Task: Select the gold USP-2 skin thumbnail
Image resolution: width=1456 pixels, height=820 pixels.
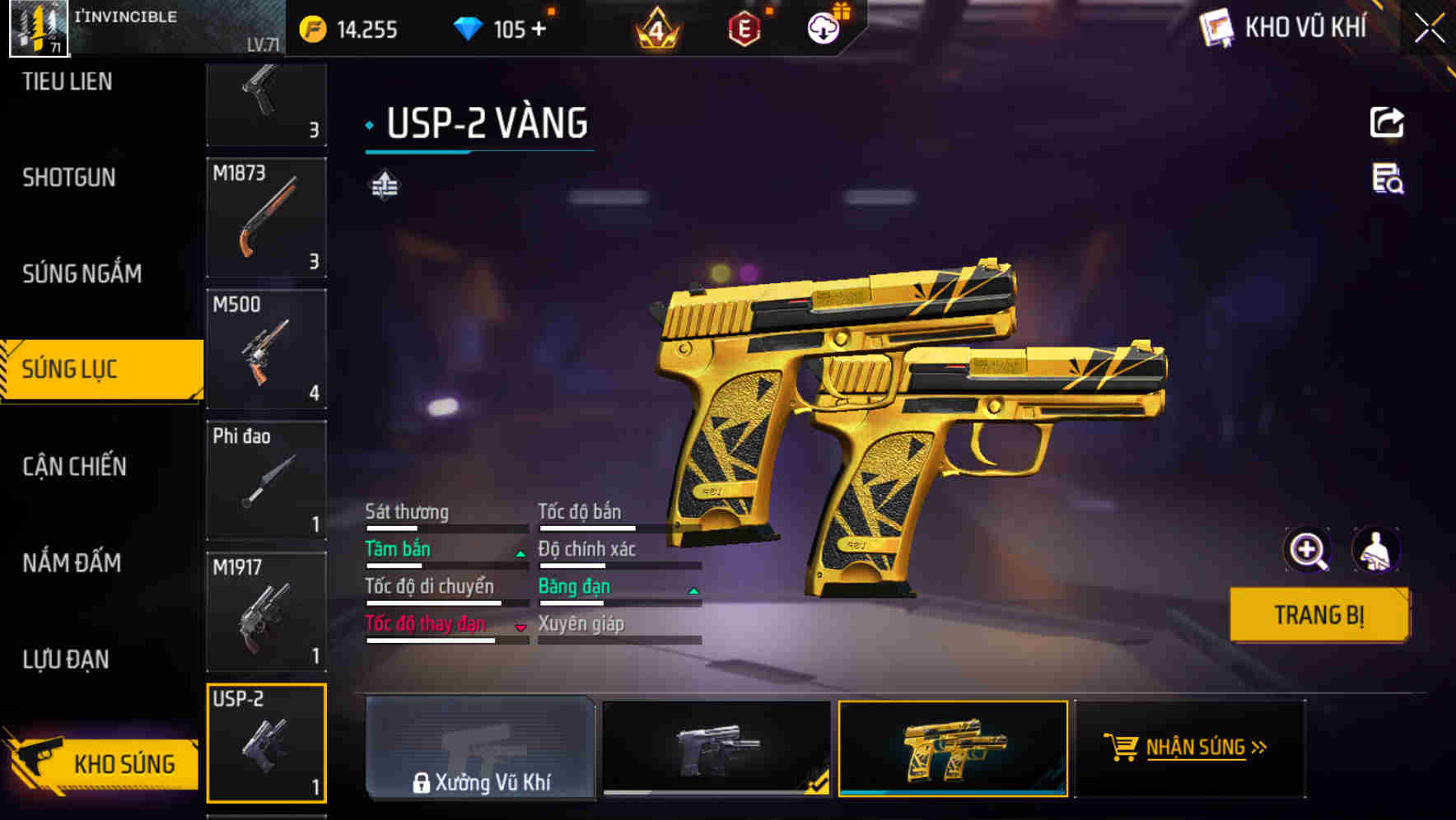Action: [954, 750]
